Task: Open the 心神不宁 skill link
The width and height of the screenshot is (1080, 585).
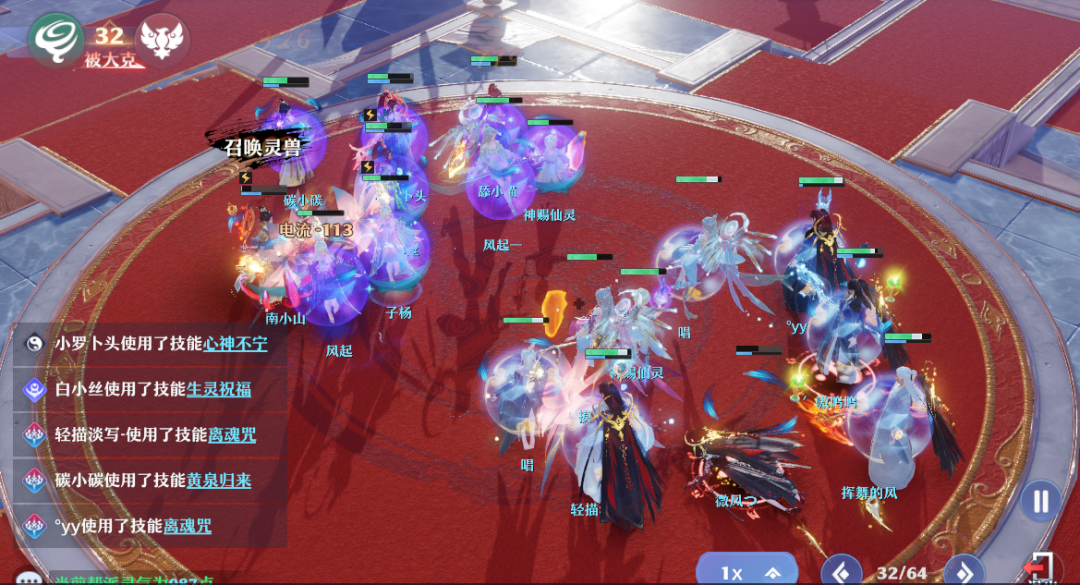Action: coord(235,342)
